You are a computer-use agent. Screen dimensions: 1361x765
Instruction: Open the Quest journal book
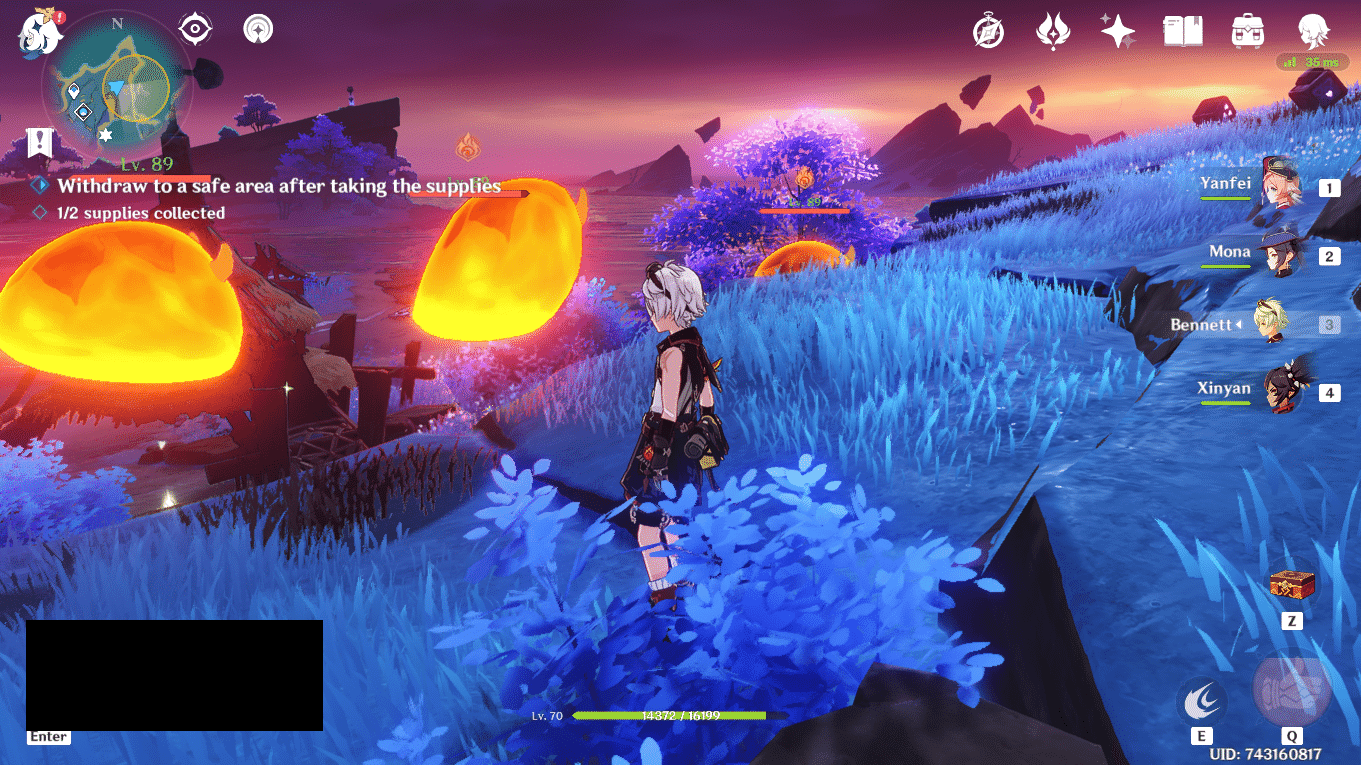tap(1183, 31)
